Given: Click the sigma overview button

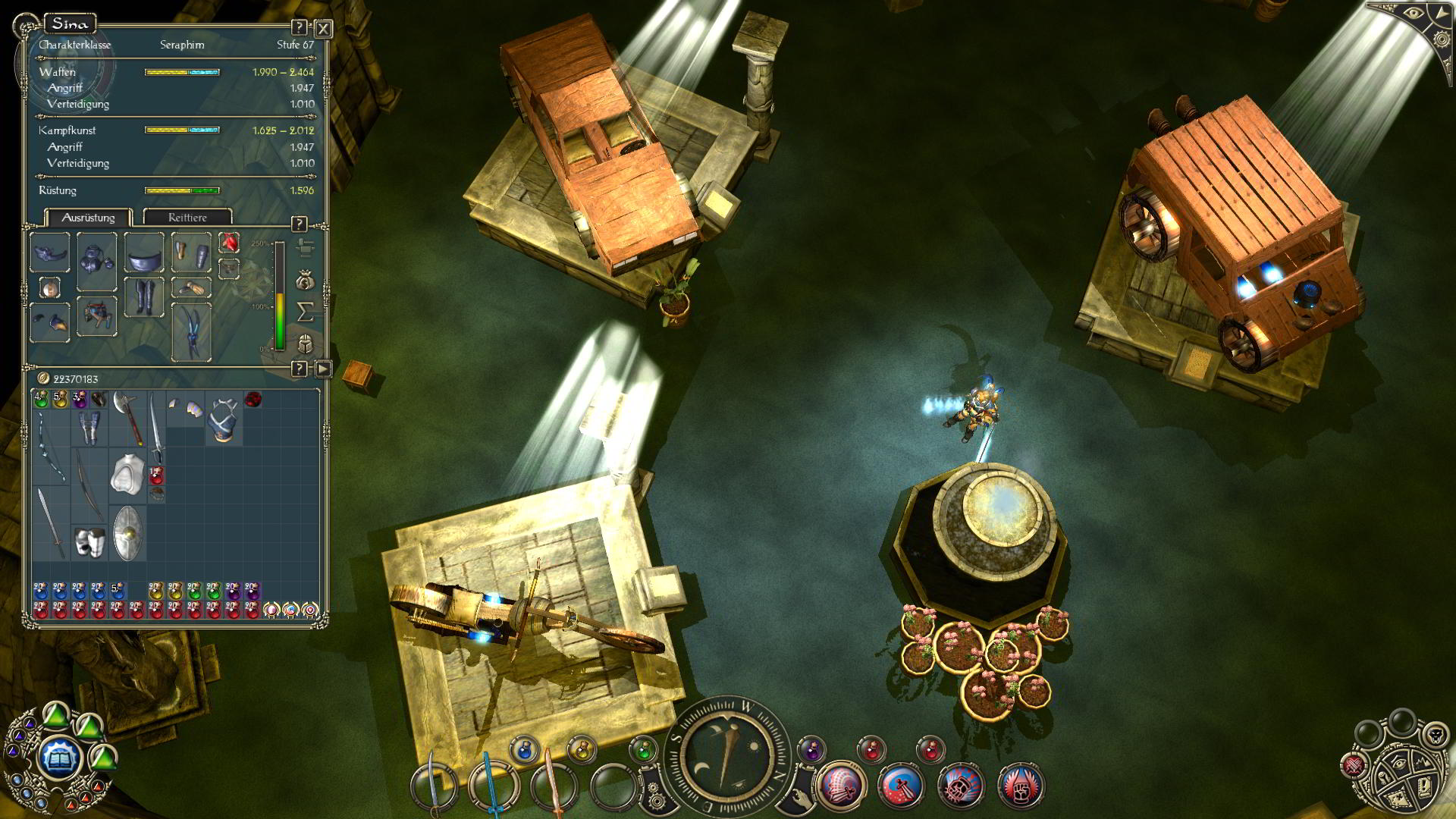Looking at the screenshot, I should (305, 312).
